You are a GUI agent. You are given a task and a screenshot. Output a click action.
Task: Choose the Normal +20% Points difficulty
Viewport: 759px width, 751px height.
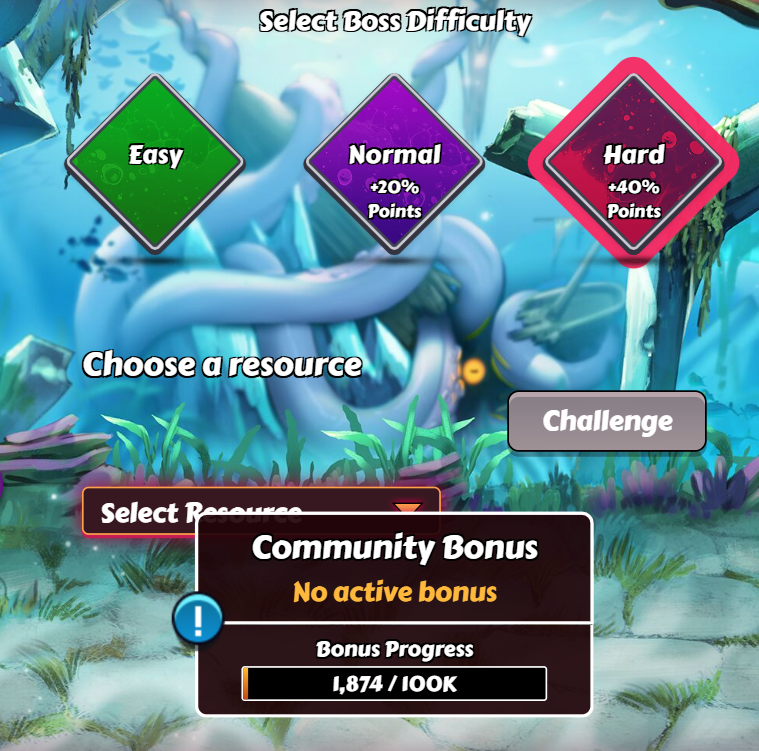(x=394, y=165)
